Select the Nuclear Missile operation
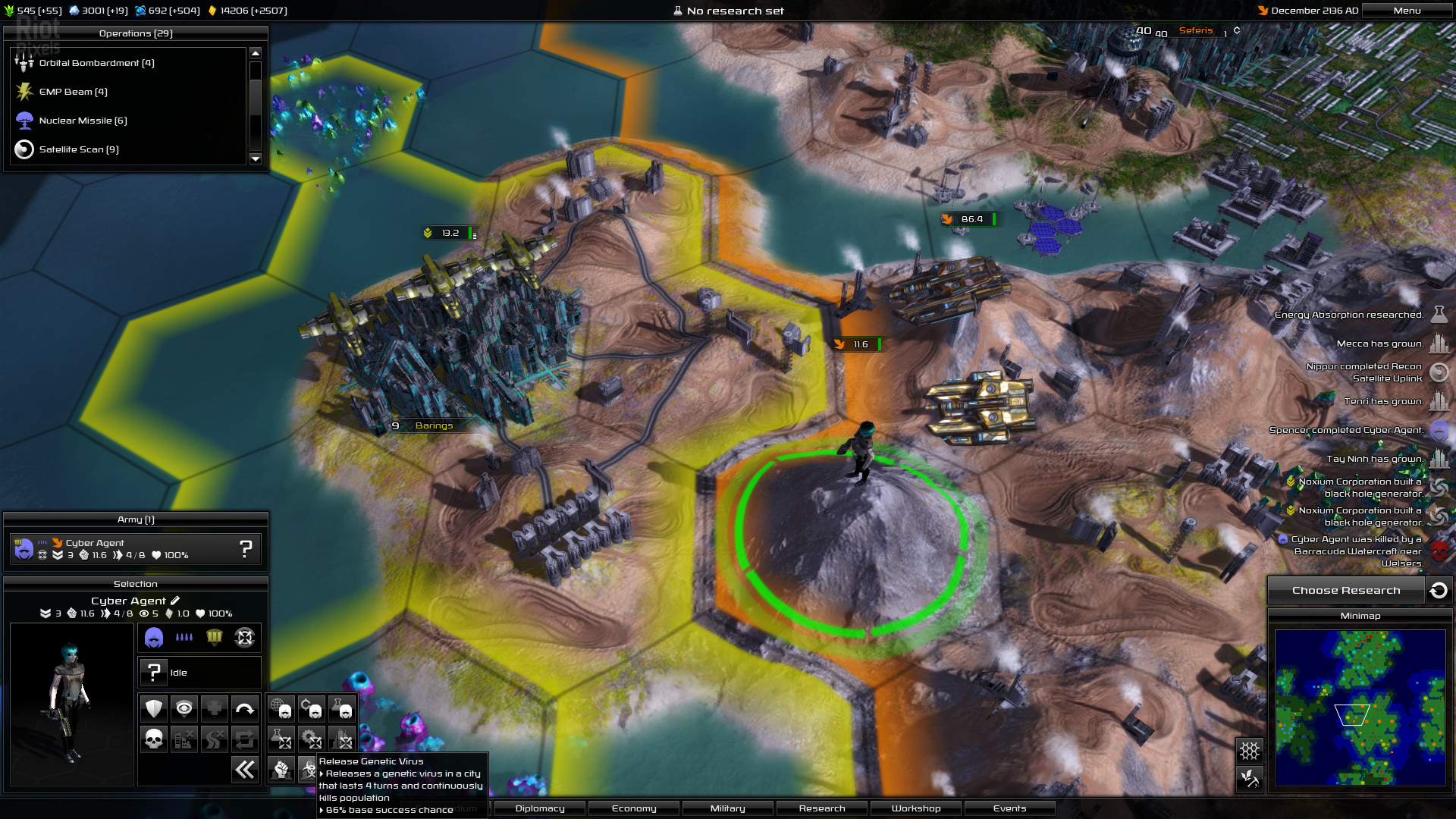 [83, 121]
